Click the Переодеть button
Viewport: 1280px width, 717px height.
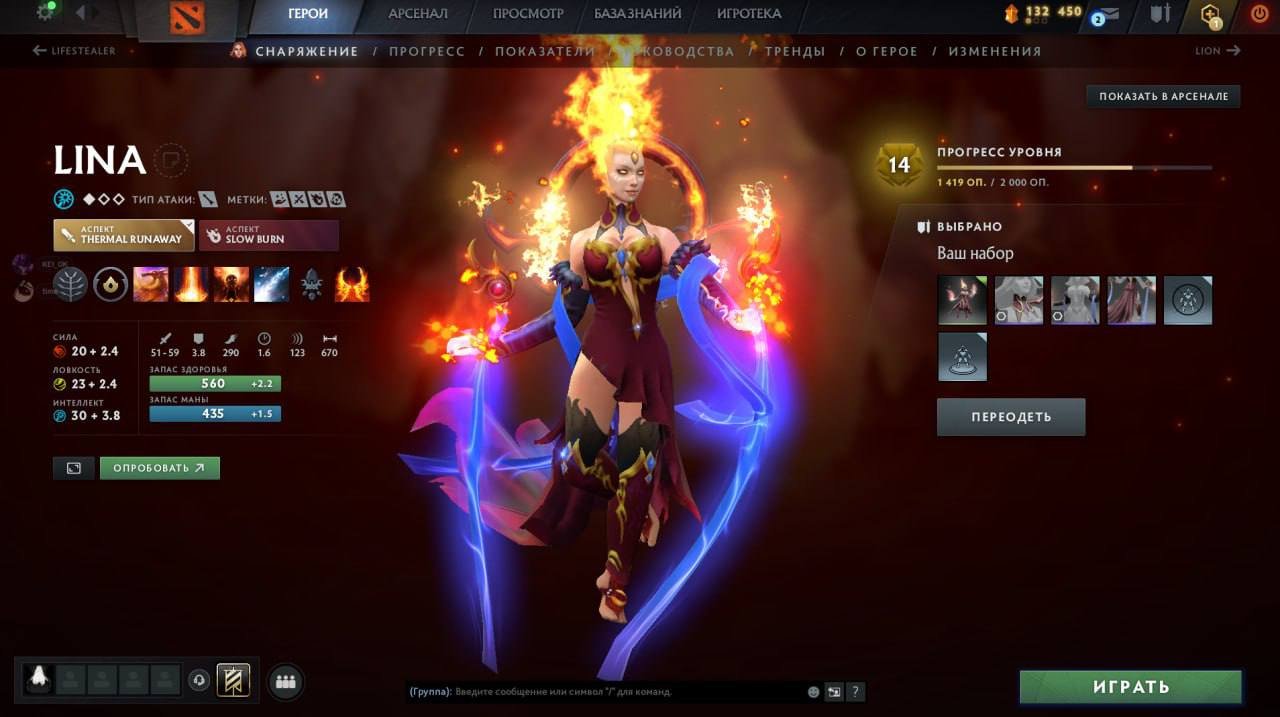click(1011, 417)
